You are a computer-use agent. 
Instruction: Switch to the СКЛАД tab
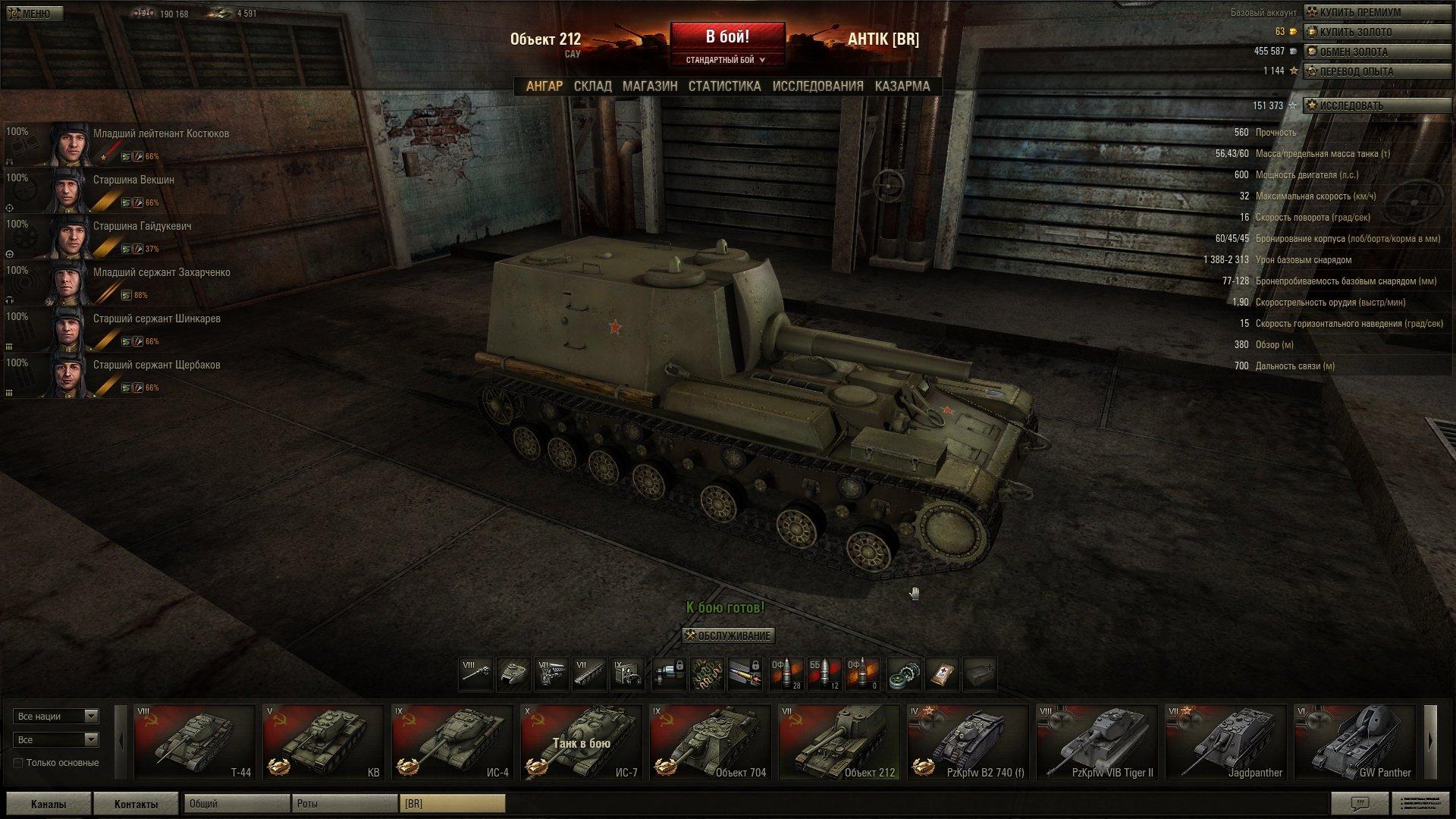point(592,86)
